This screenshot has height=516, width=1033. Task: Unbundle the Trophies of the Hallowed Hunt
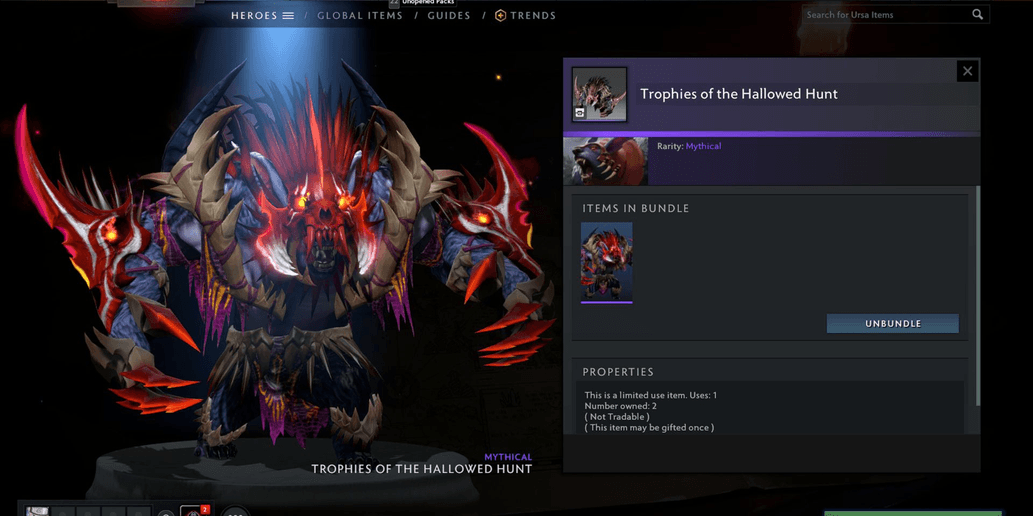click(x=892, y=324)
